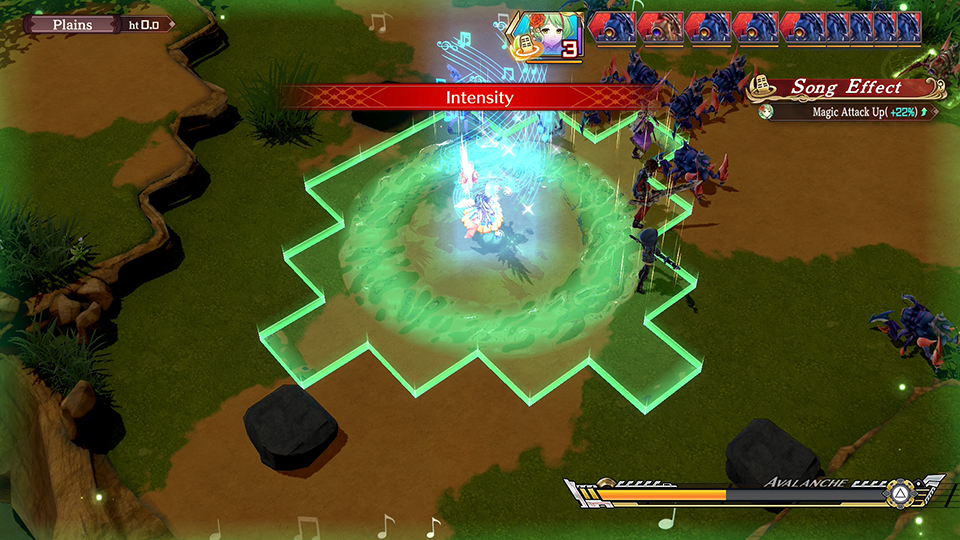Click the Intensity skill name banner
This screenshot has width=960, height=540.
coord(479,97)
